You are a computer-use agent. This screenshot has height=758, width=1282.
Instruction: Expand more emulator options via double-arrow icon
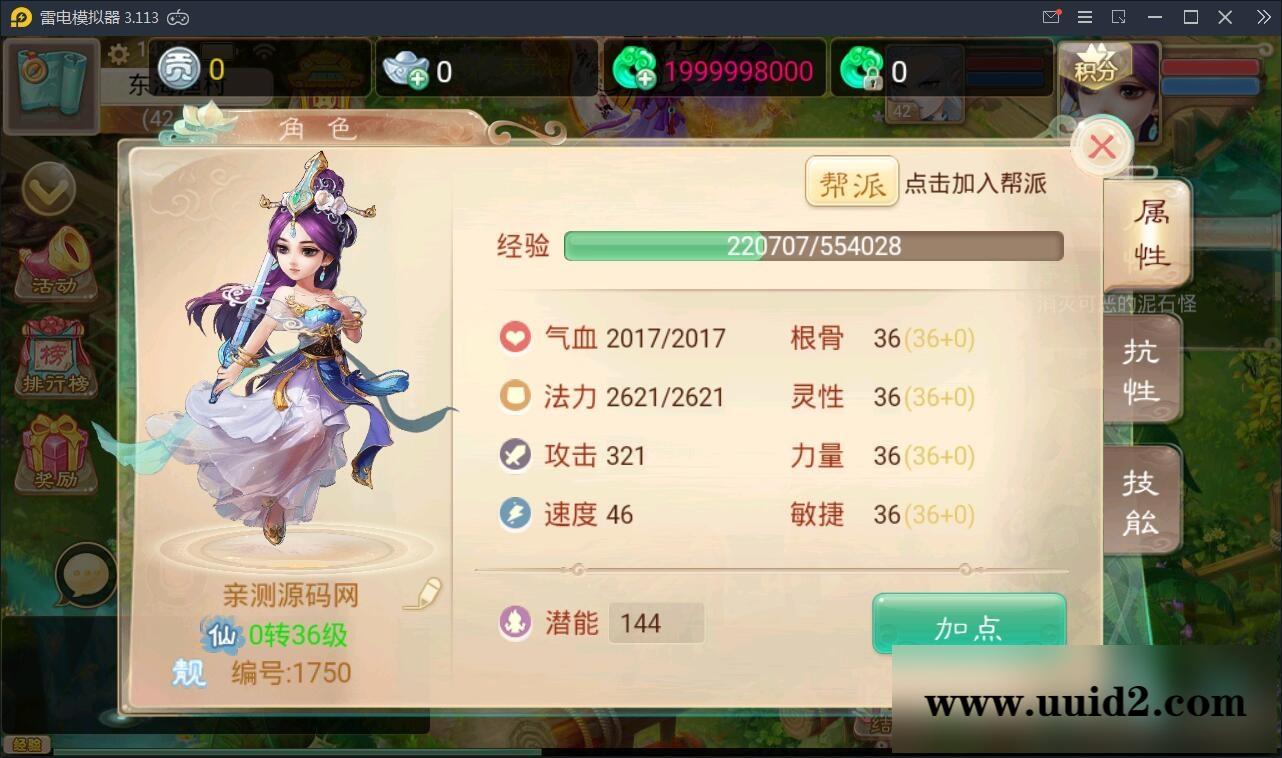tap(1262, 16)
